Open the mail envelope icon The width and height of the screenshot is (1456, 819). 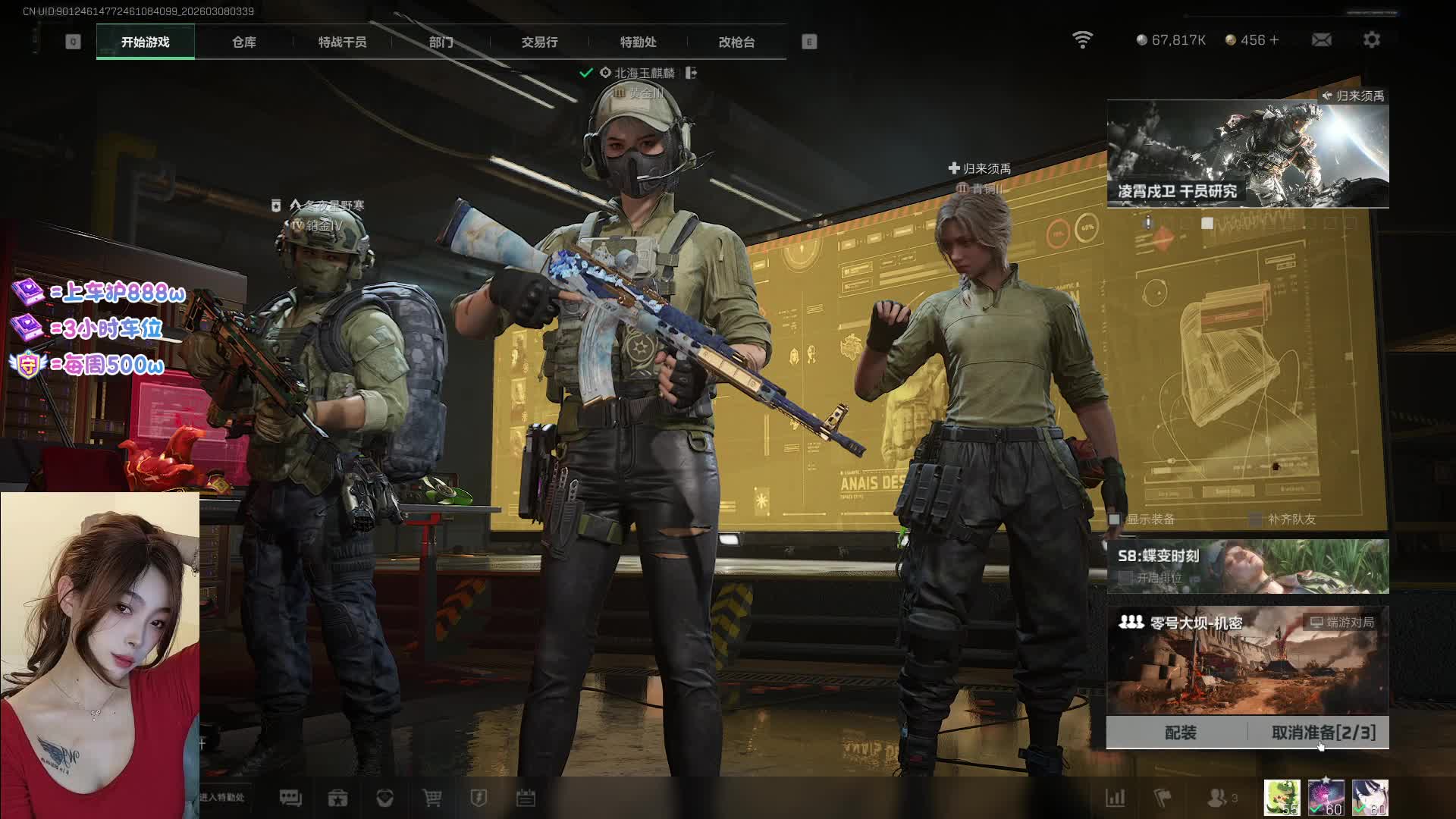[1321, 40]
